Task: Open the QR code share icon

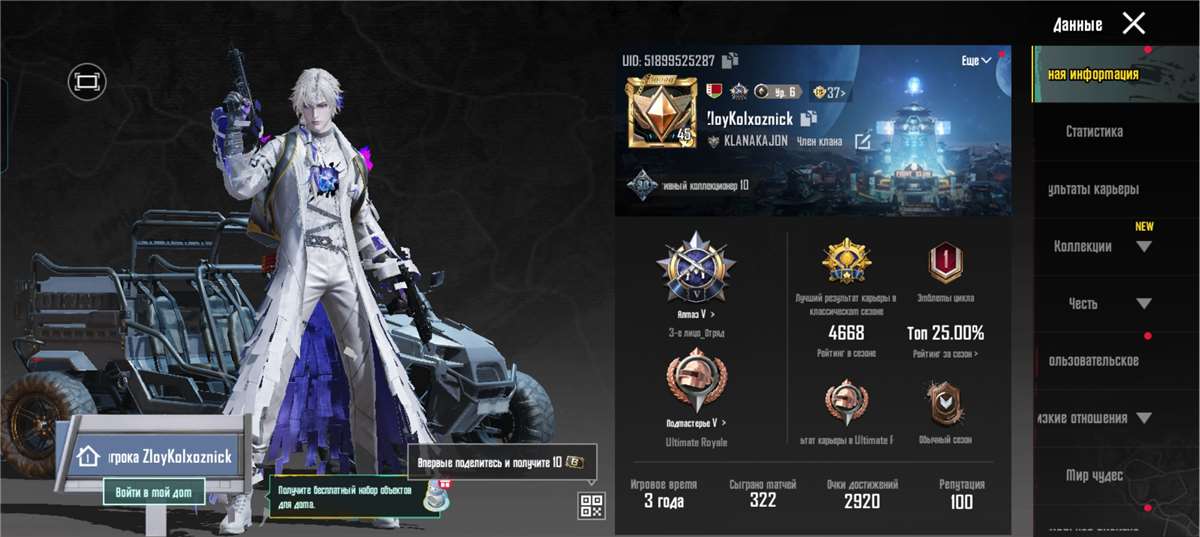Action: point(591,505)
